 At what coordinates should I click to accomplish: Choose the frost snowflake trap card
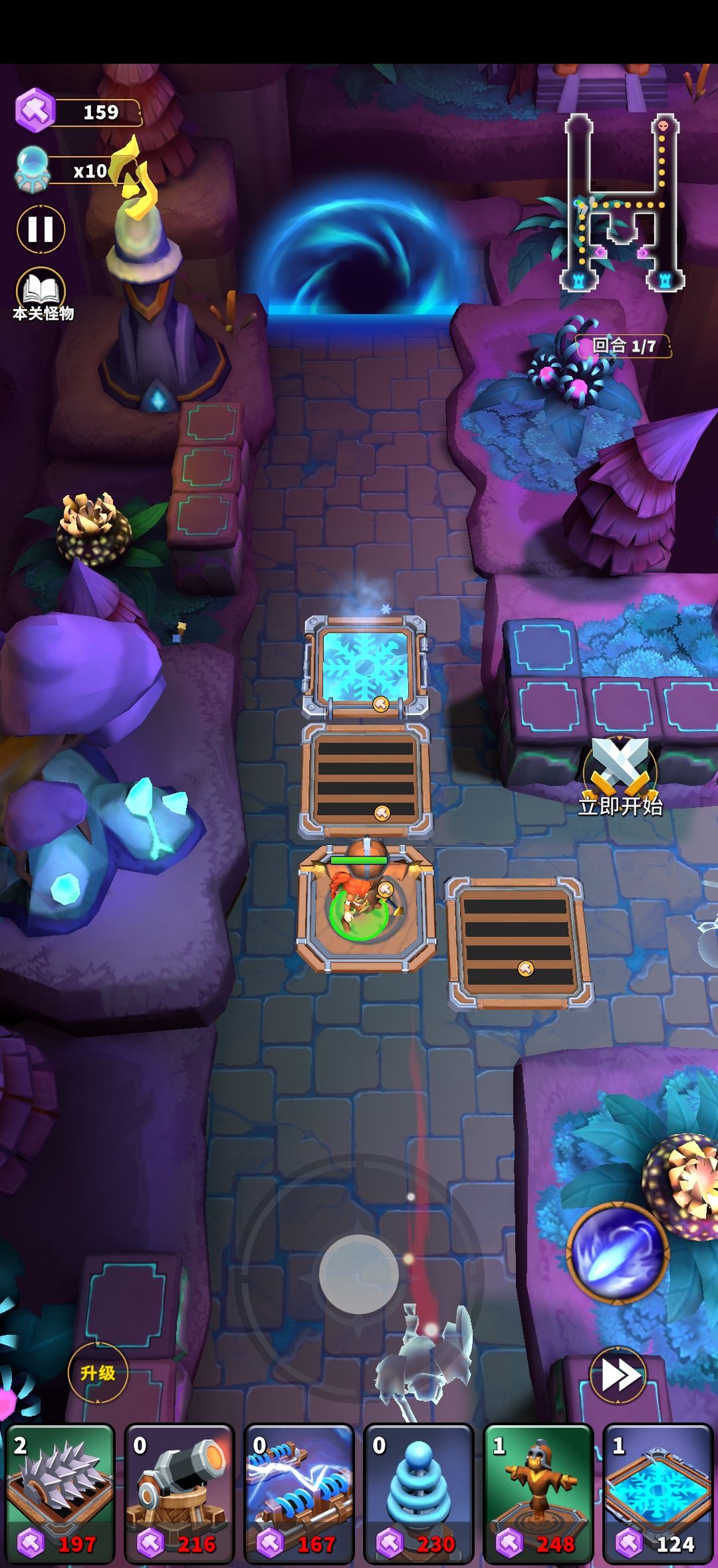pyautogui.click(x=658, y=1492)
